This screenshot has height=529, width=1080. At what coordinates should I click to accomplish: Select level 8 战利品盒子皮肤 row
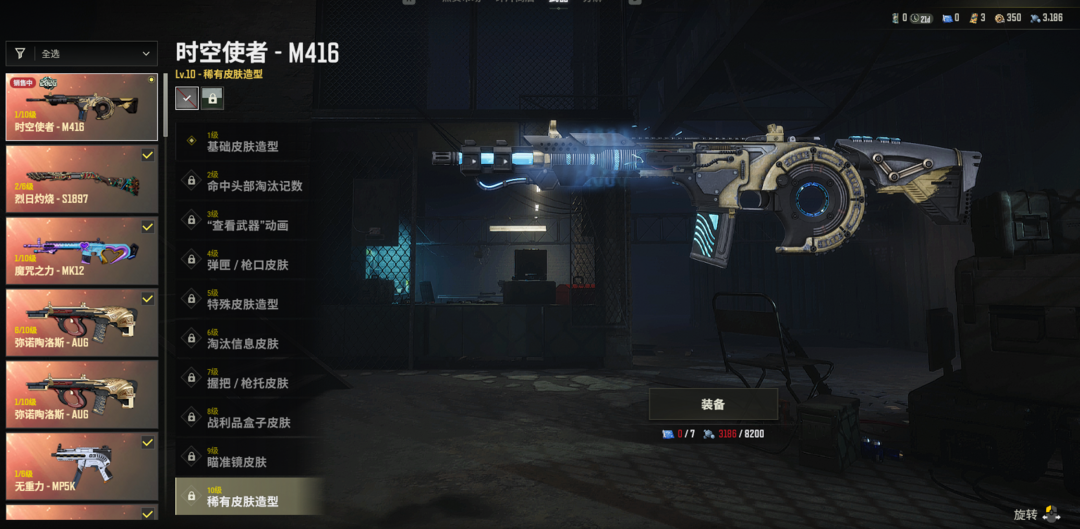(x=250, y=419)
